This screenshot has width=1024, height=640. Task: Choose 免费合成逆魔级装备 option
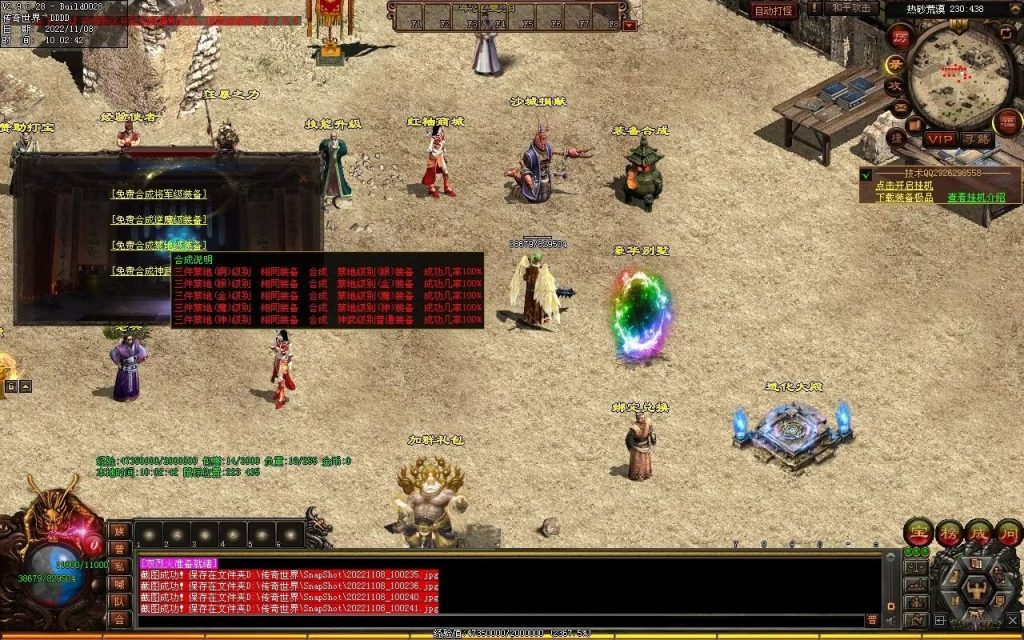(x=160, y=220)
